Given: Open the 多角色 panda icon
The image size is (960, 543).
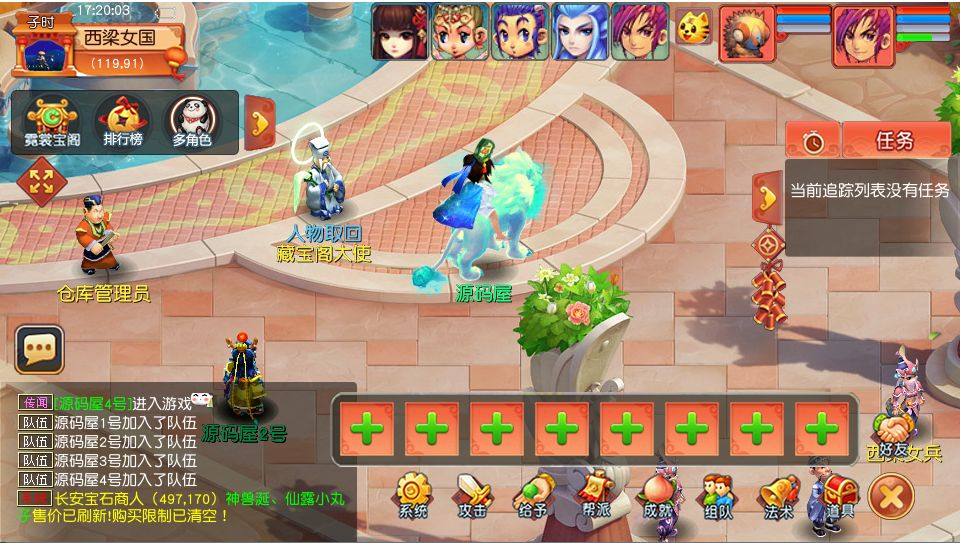Looking at the screenshot, I should [191, 123].
